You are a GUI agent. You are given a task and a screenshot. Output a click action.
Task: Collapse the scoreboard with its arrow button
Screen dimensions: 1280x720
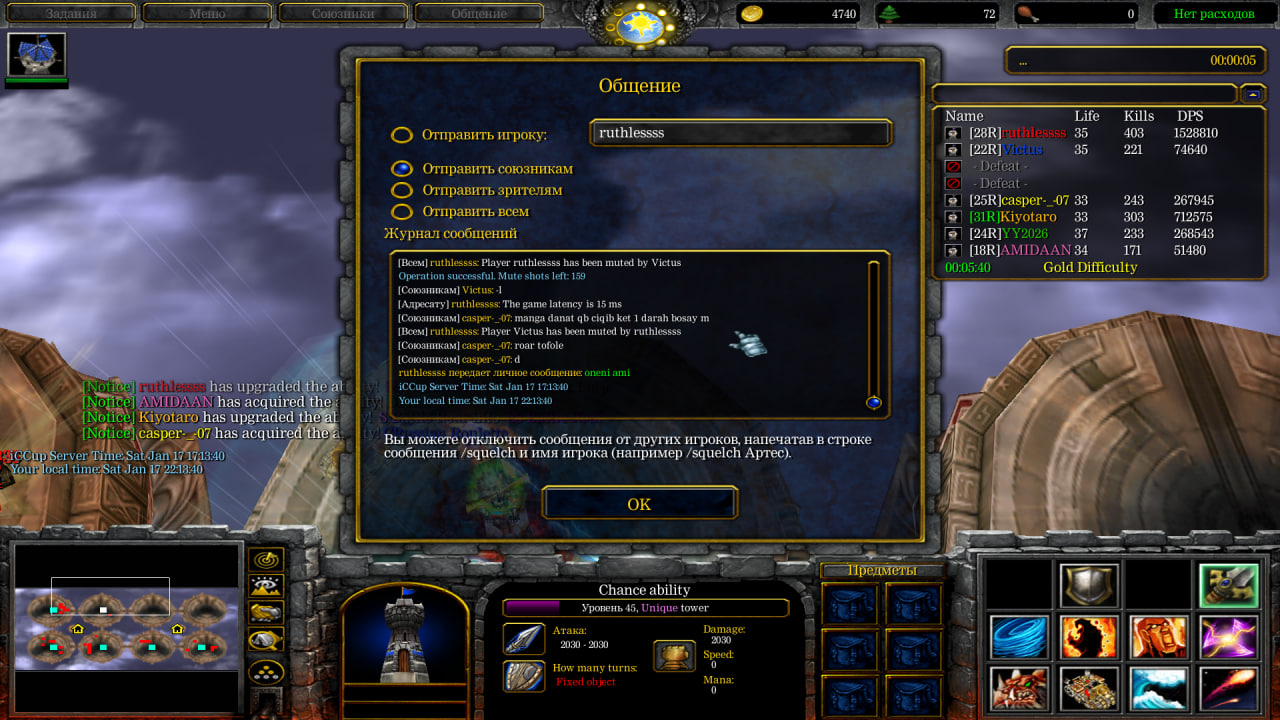tap(1253, 93)
